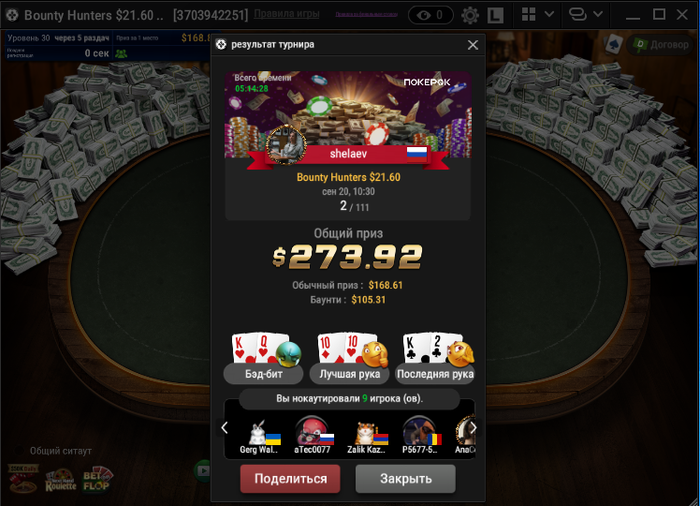Click the grey Закрыть button

point(405,479)
